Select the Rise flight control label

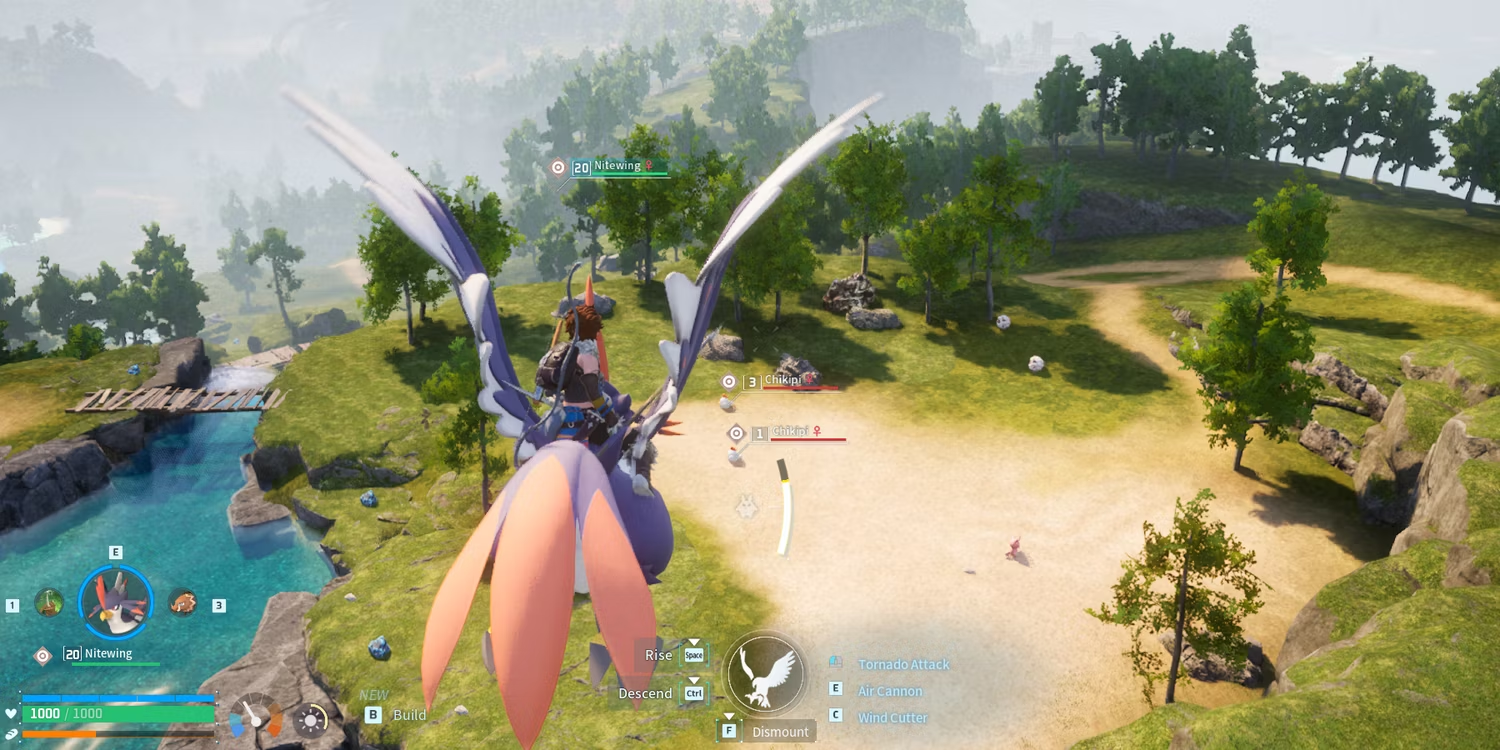(658, 655)
